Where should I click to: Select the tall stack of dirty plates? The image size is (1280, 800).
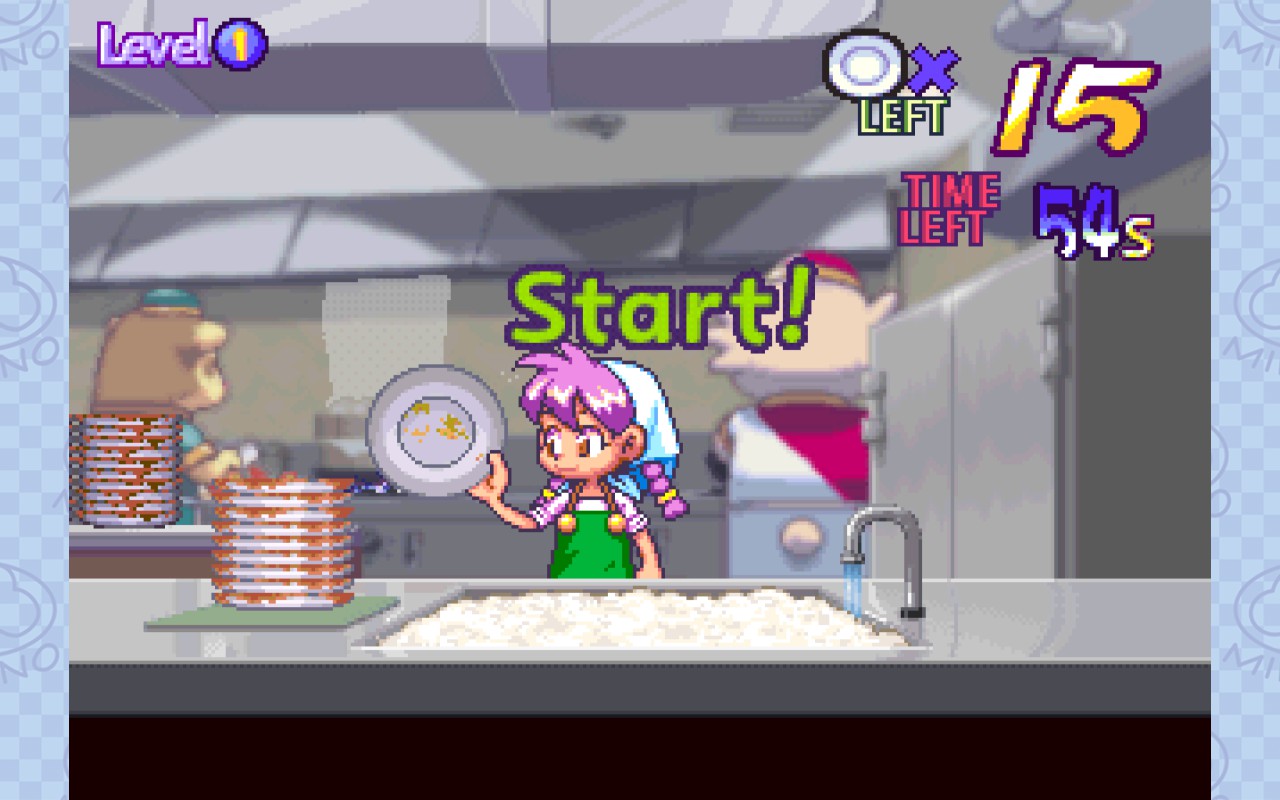click(x=280, y=540)
